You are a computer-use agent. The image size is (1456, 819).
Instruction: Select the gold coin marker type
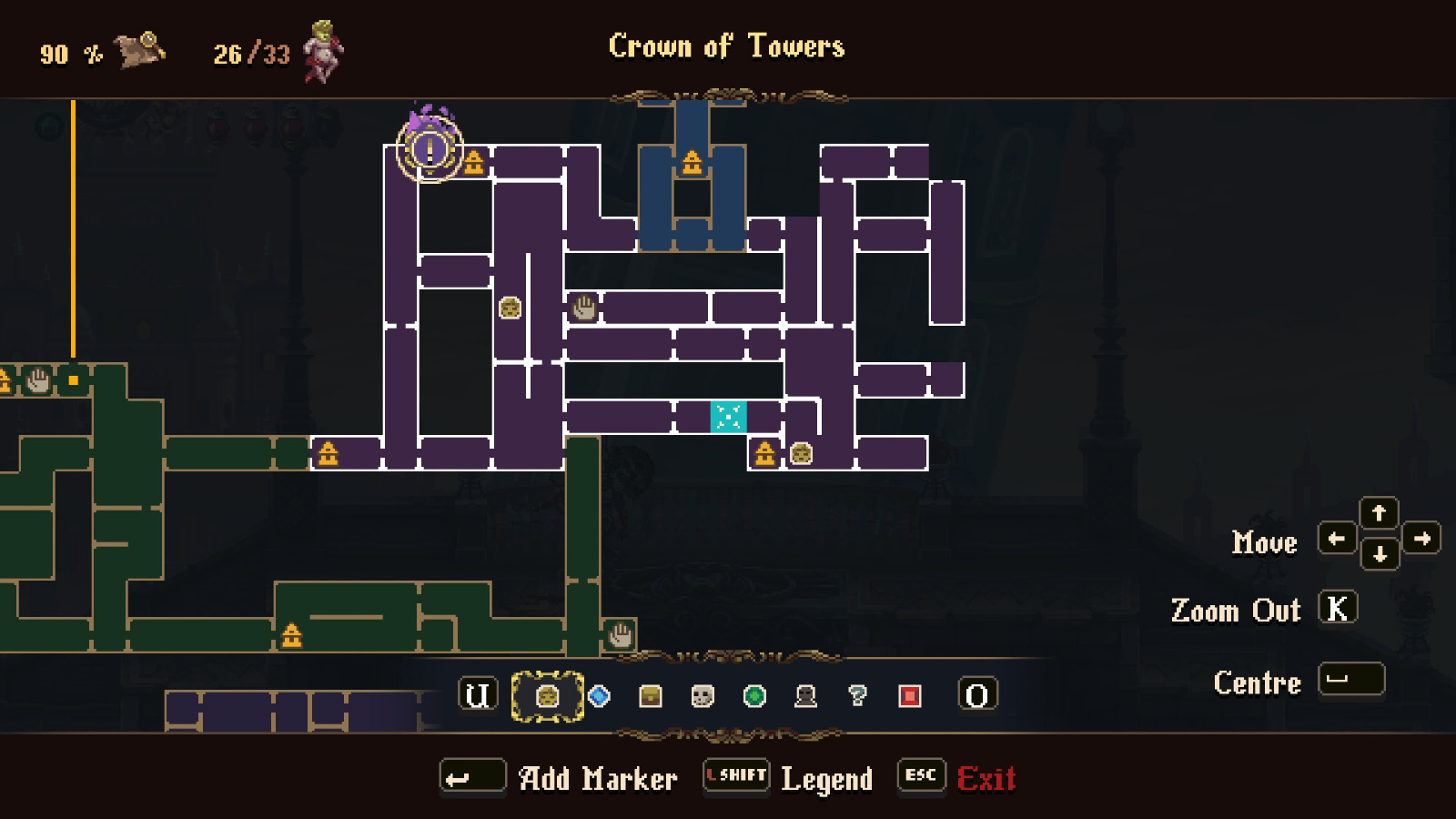click(x=547, y=696)
